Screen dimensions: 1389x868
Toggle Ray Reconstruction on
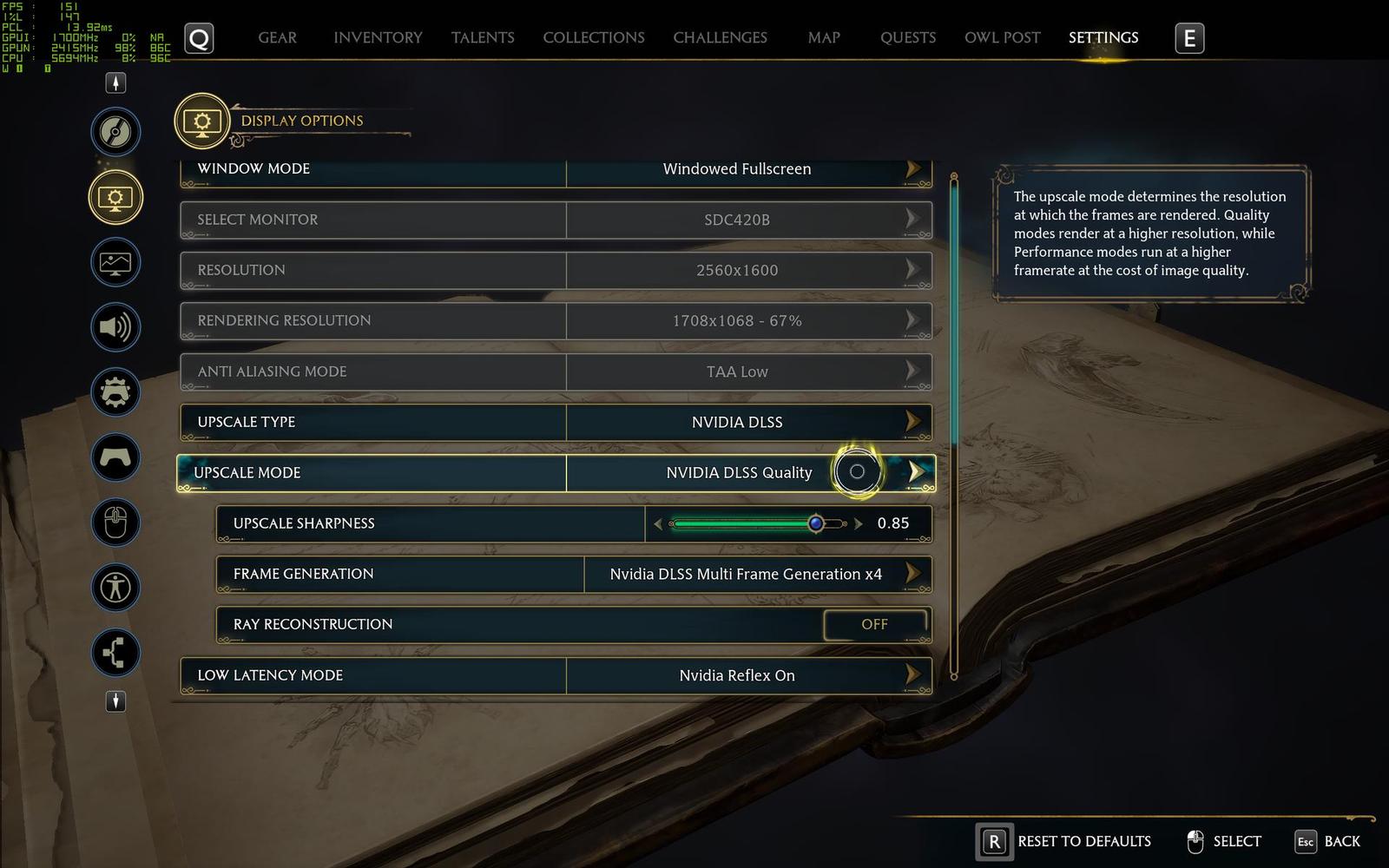tap(874, 624)
